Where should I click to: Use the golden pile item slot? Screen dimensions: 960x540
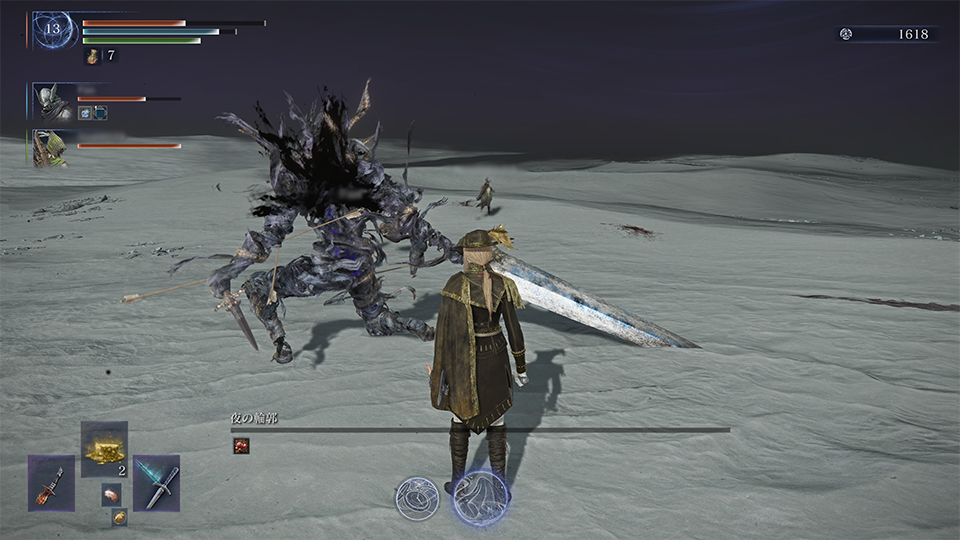click(104, 450)
